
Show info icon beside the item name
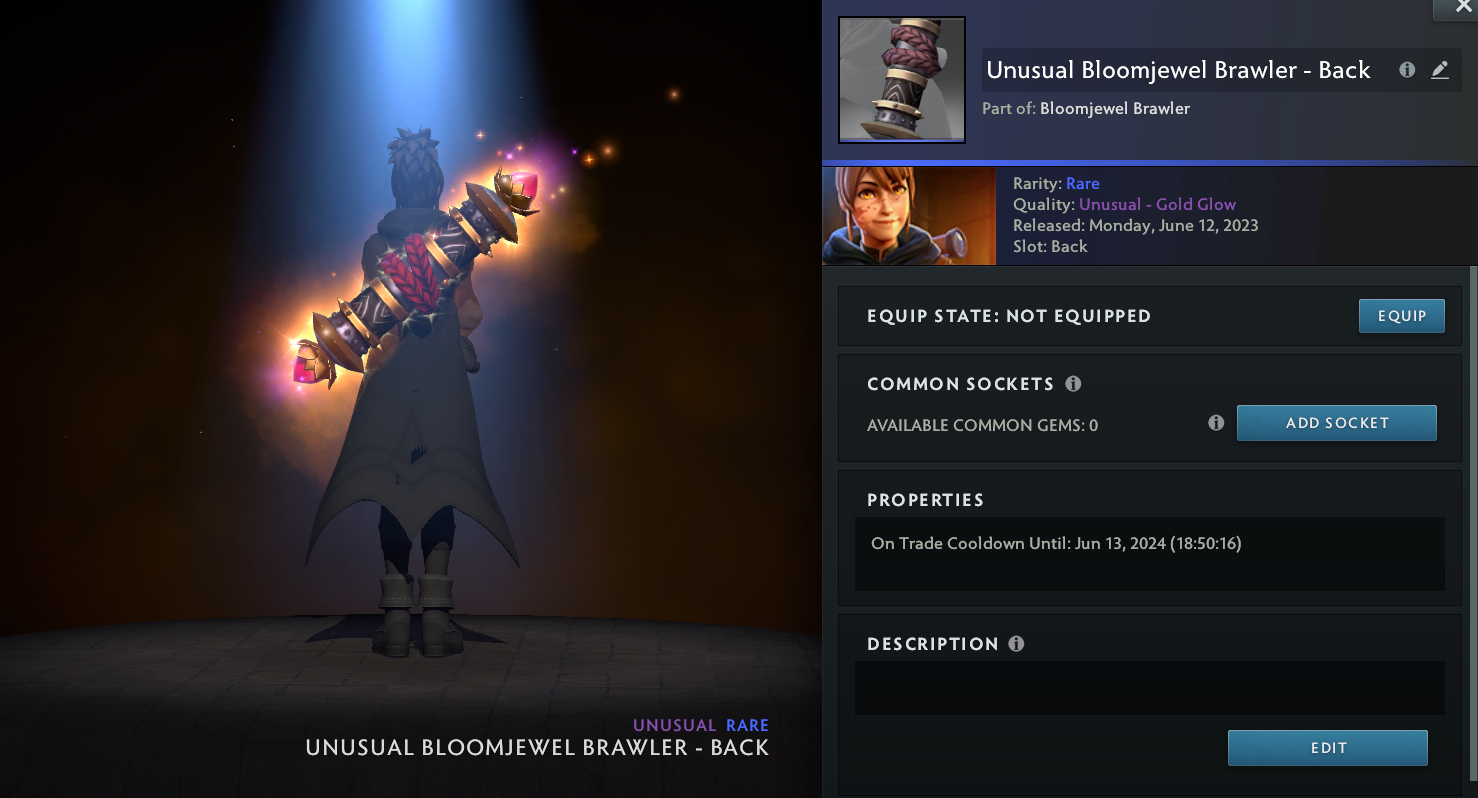click(x=1407, y=70)
